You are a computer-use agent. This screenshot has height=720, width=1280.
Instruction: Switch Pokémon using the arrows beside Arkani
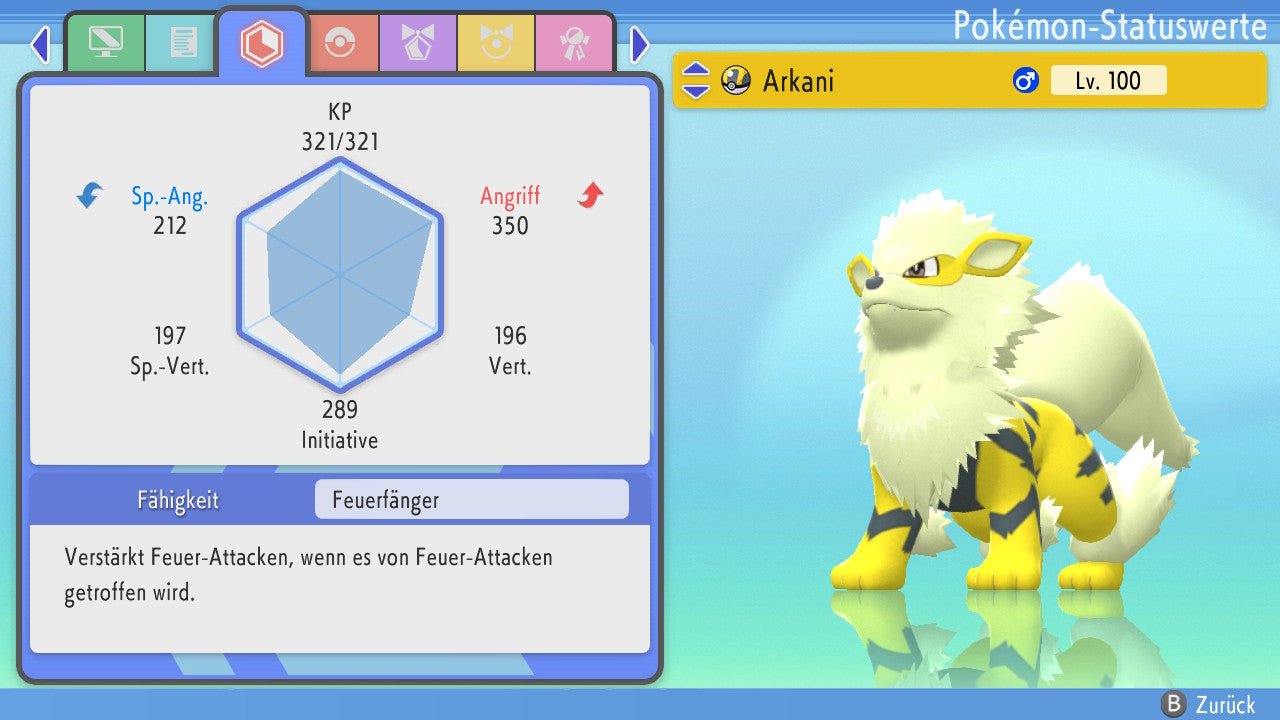[695, 80]
